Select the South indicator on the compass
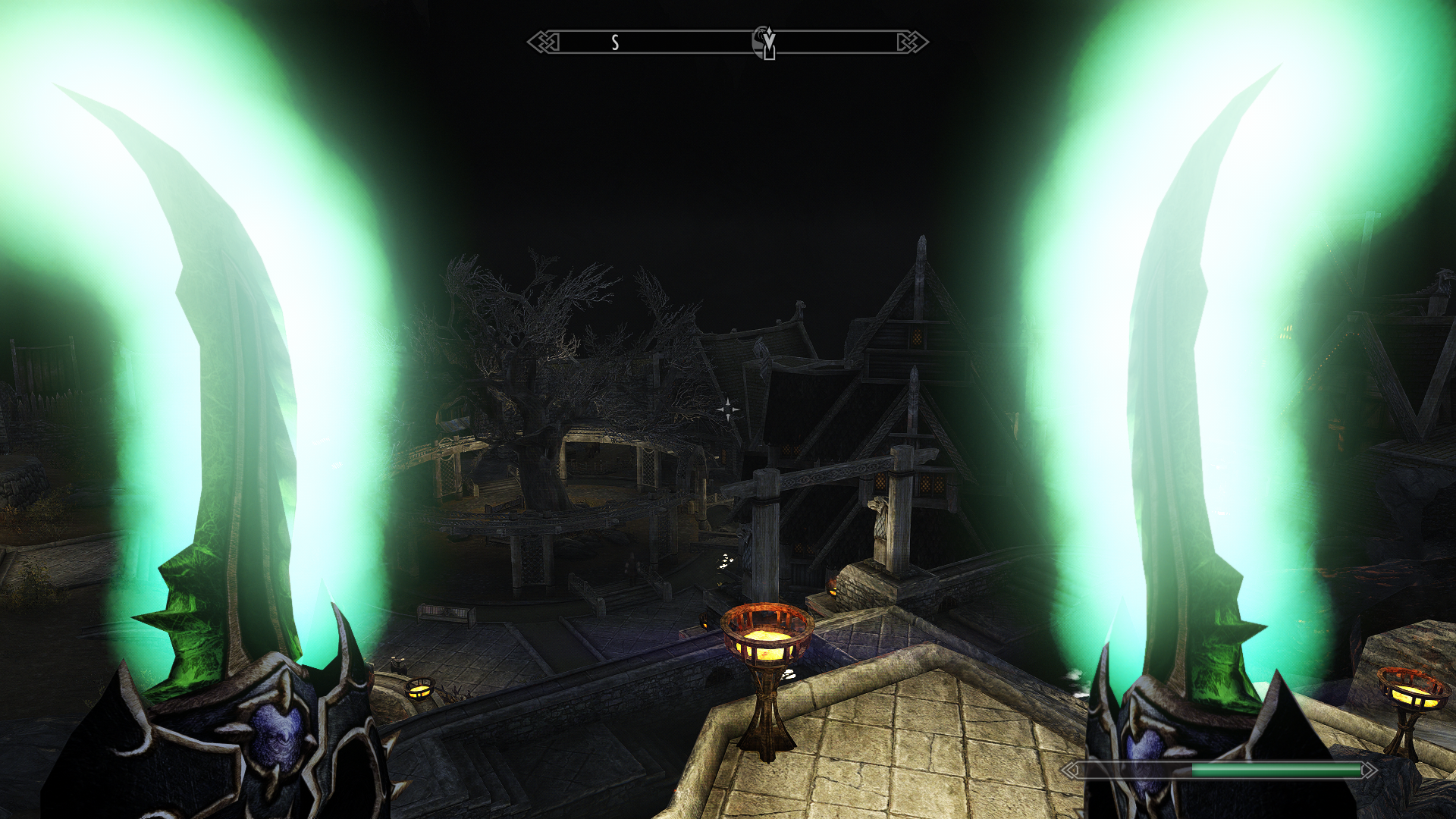The image size is (1456, 819). pos(615,43)
